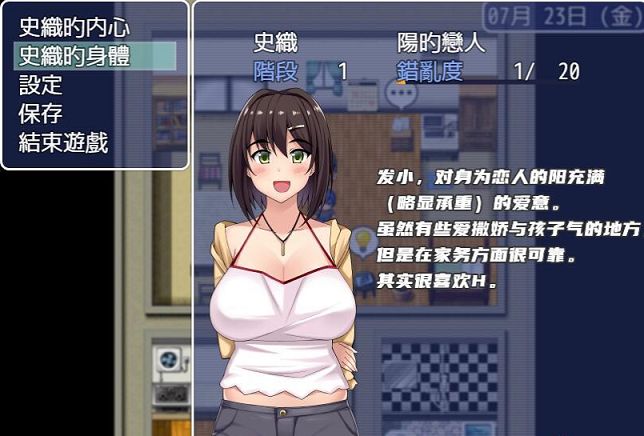Open the 設定 settings option
This screenshot has height=436, width=644.
pos(42,85)
